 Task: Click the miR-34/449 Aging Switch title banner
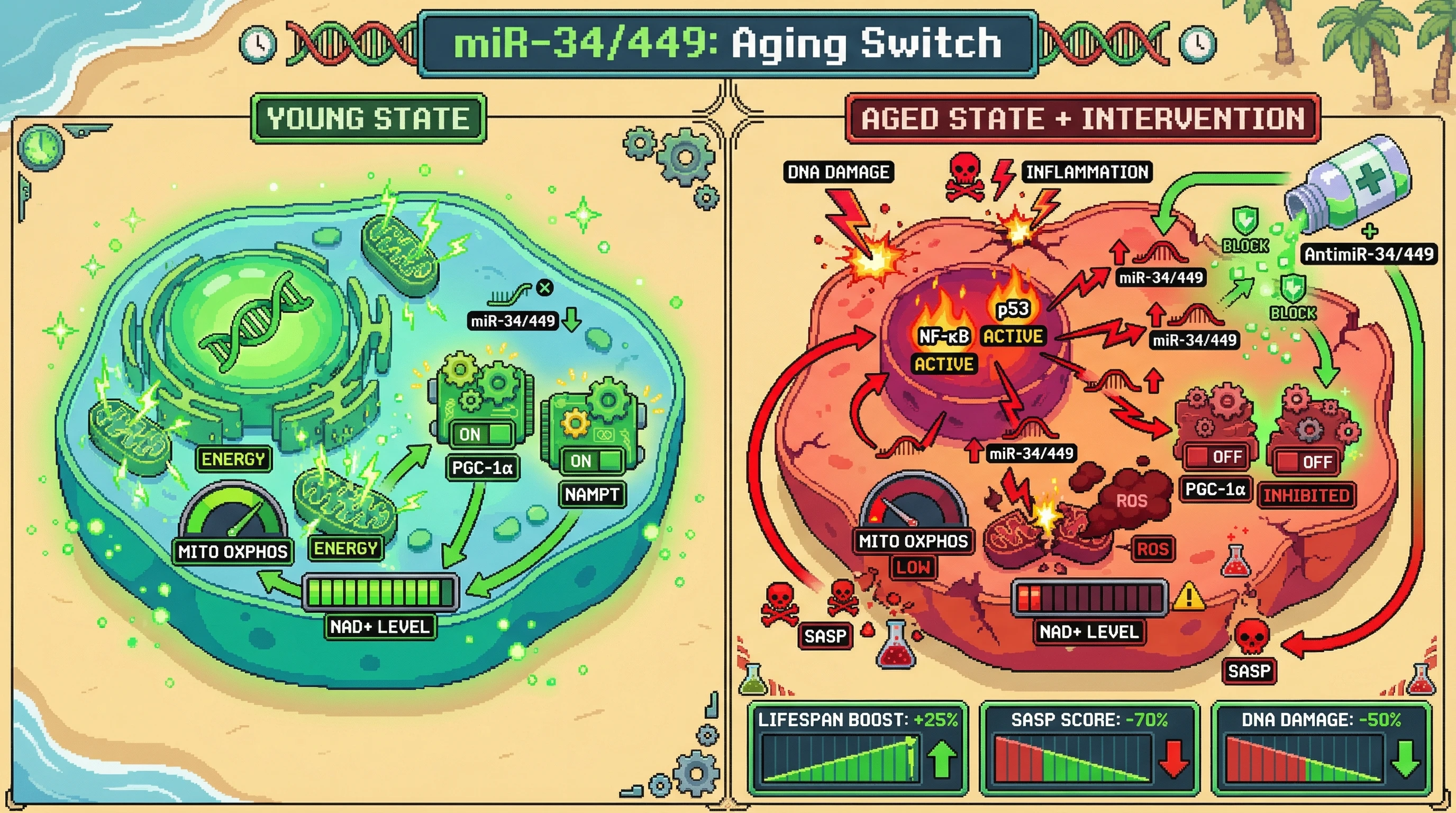[727, 43]
